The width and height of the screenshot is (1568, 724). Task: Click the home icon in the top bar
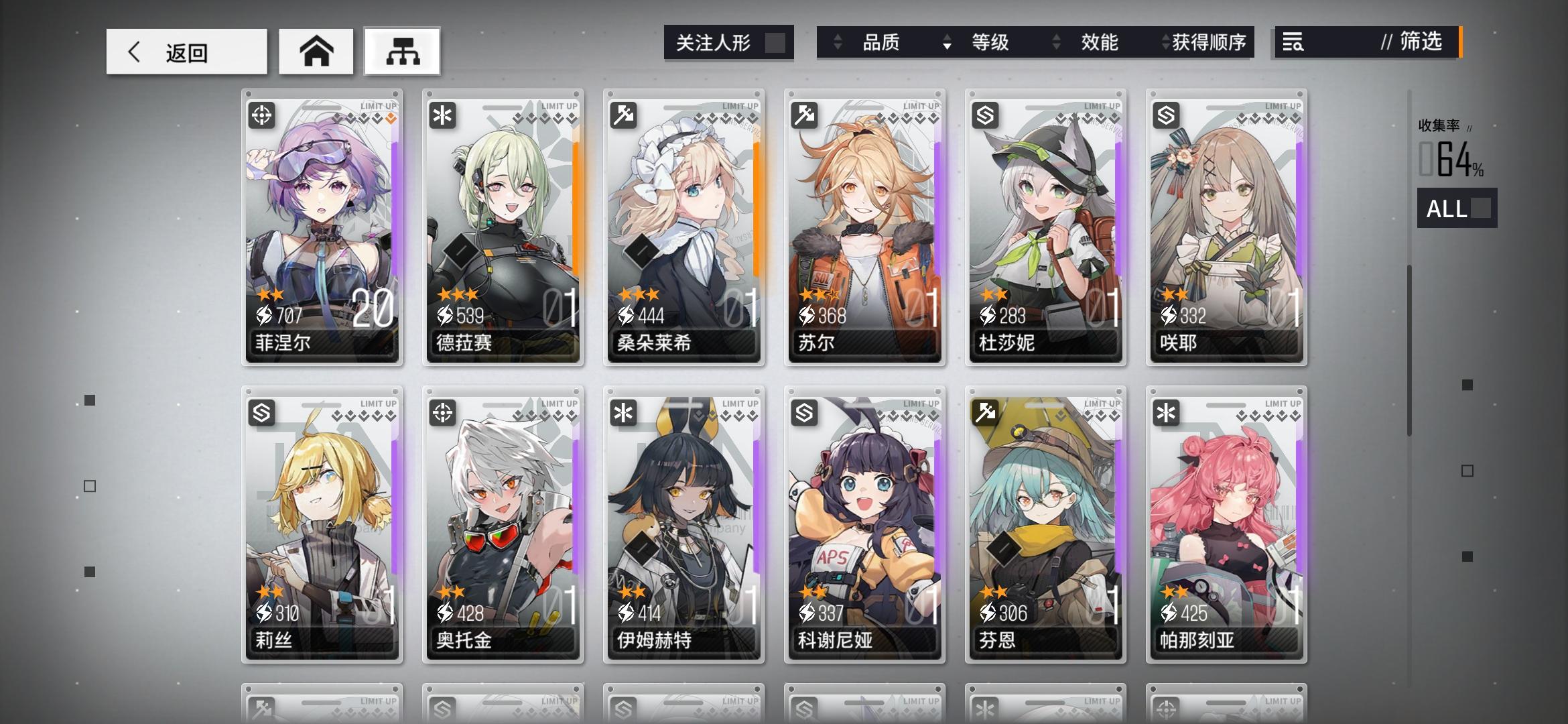point(316,51)
